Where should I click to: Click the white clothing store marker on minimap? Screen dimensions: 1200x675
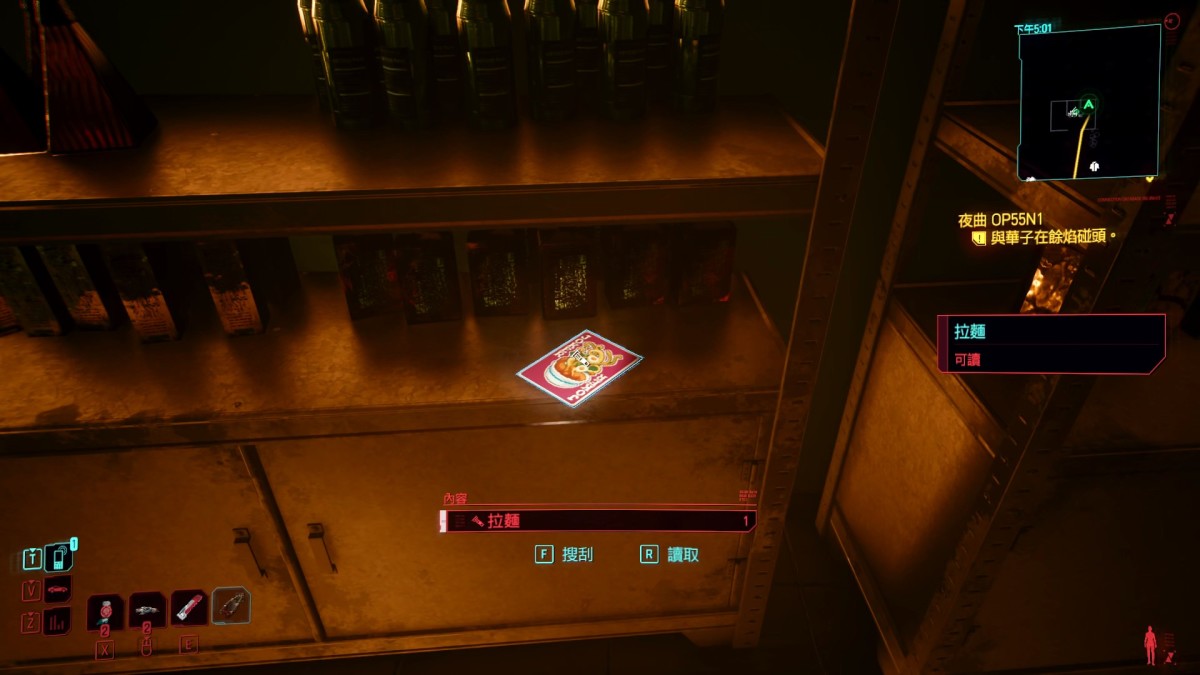(x=1096, y=165)
